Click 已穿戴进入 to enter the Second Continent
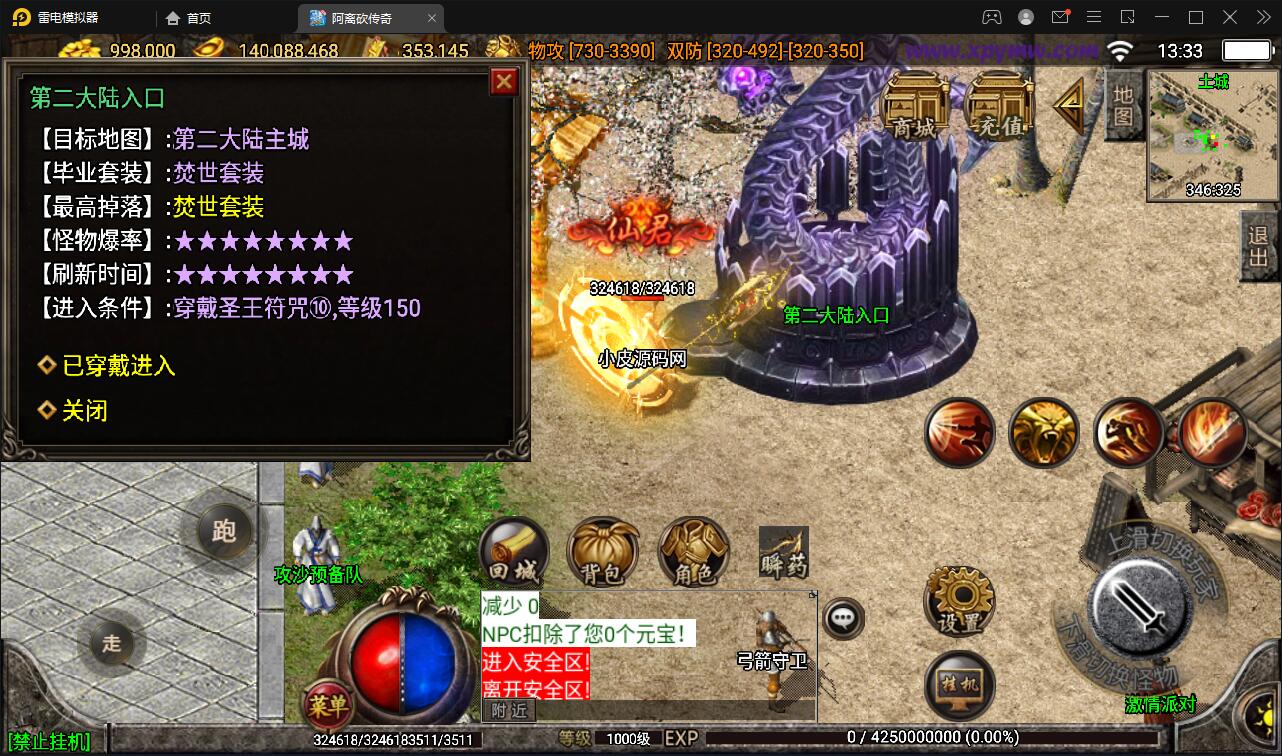This screenshot has height=756, width=1282. click(118, 365)
